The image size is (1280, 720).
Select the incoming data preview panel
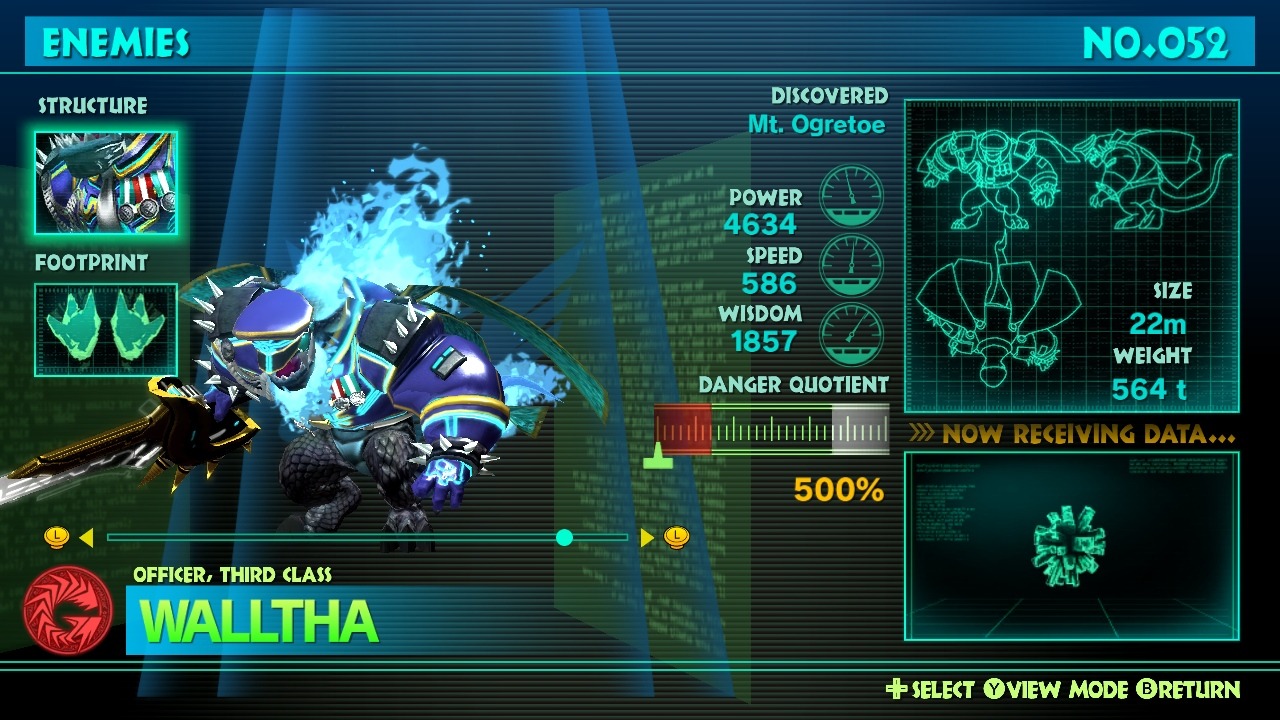(x=1071, y=546)
